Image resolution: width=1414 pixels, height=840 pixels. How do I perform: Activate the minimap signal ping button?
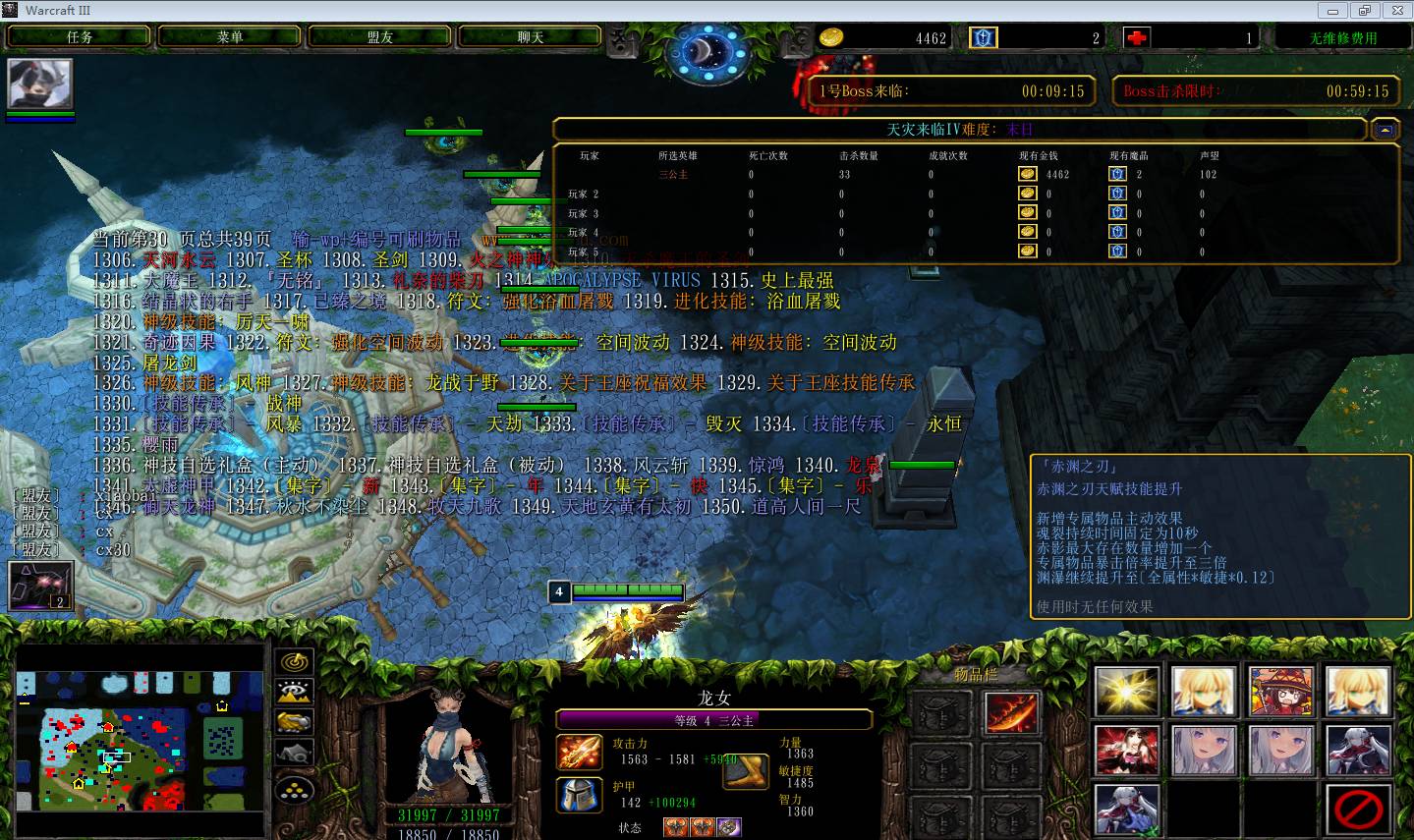[295, 662]
